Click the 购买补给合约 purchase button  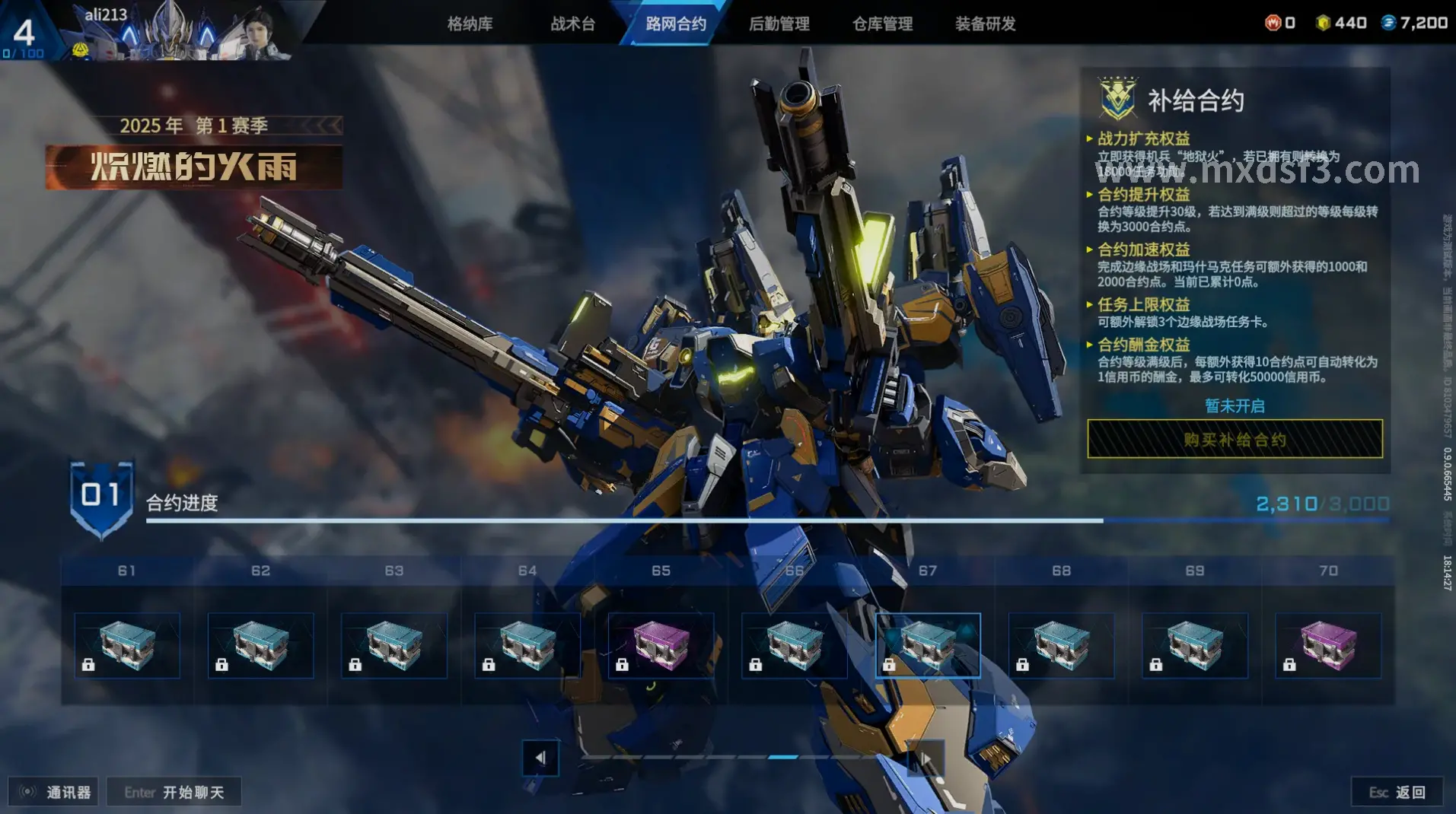pyautogui.click(x=1235, y=439)
